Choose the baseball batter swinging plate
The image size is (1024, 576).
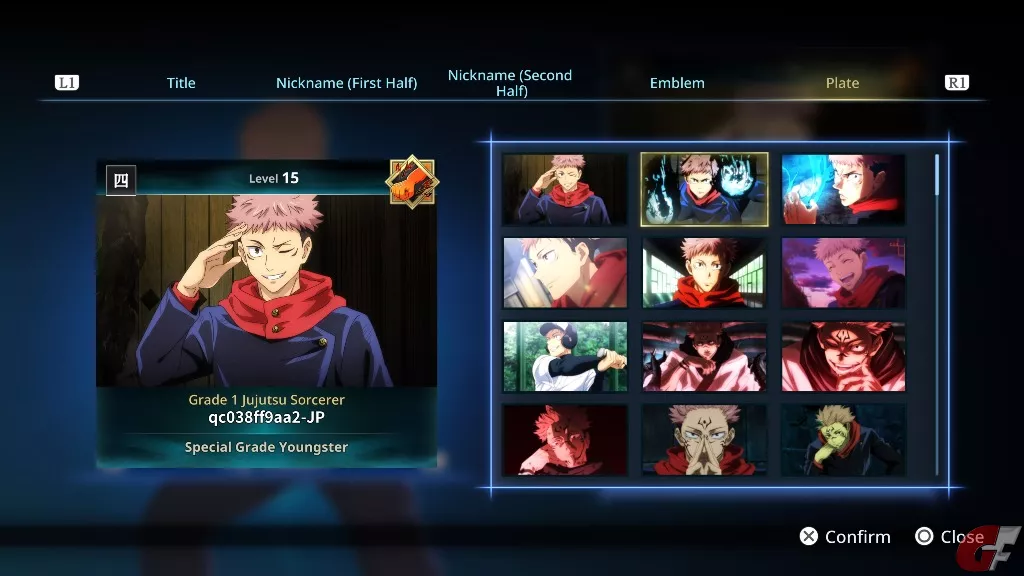pyautogui.click(x=565, y=356)
